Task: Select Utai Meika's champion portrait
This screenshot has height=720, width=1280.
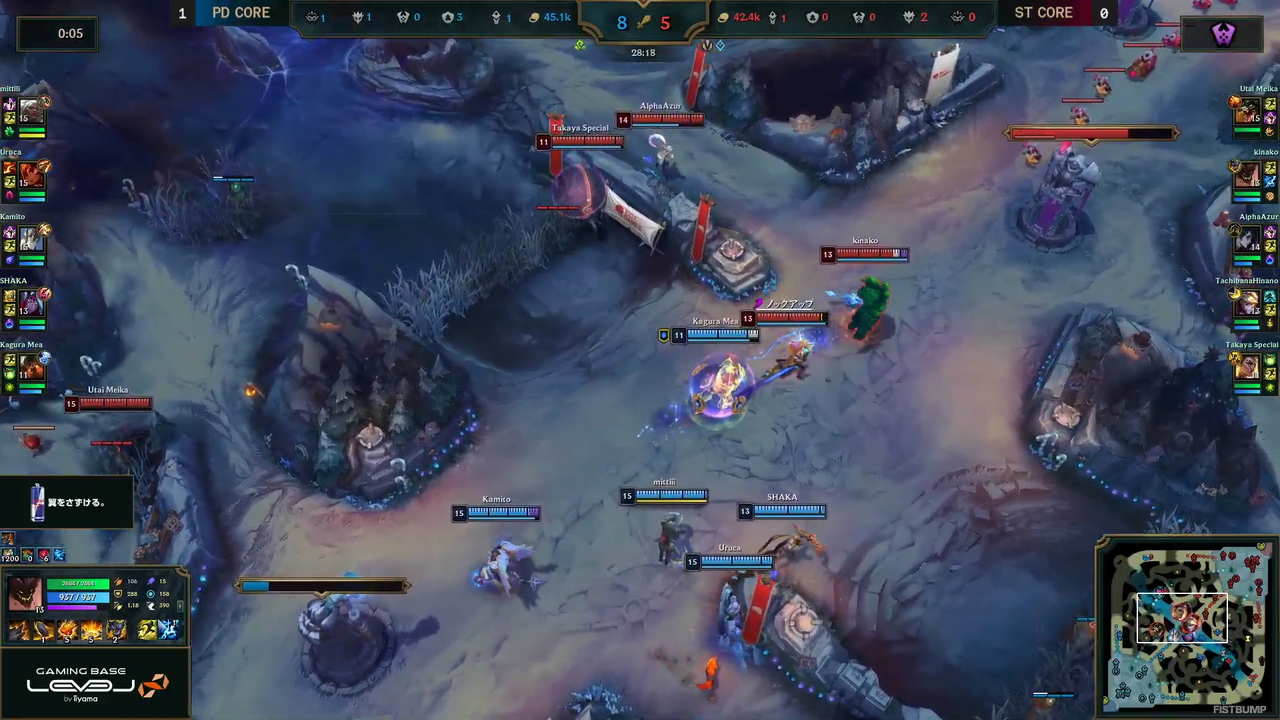Action: pos(1247,111)
